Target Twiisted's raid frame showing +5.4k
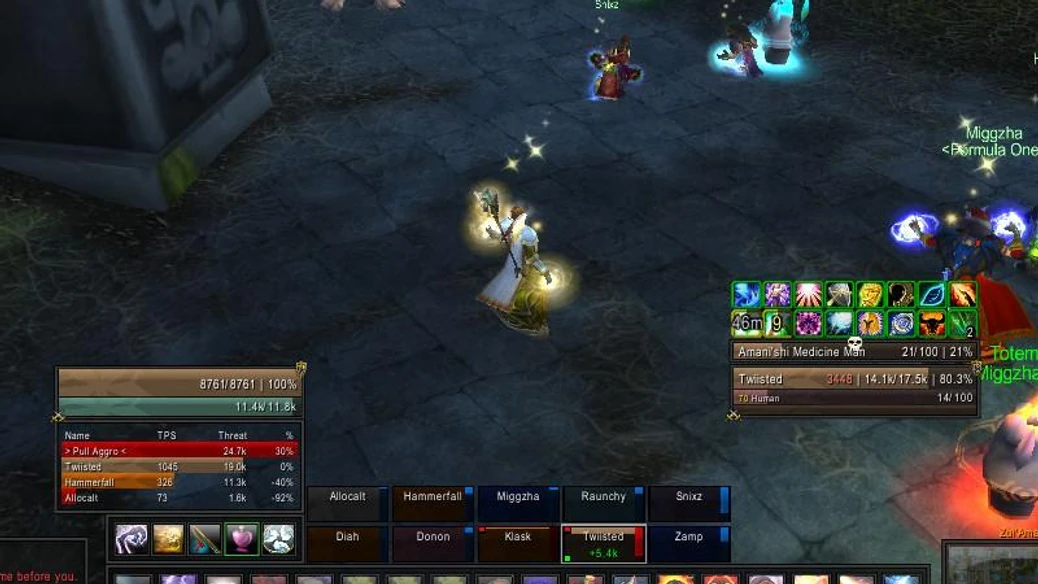 (x=603, y=543)
